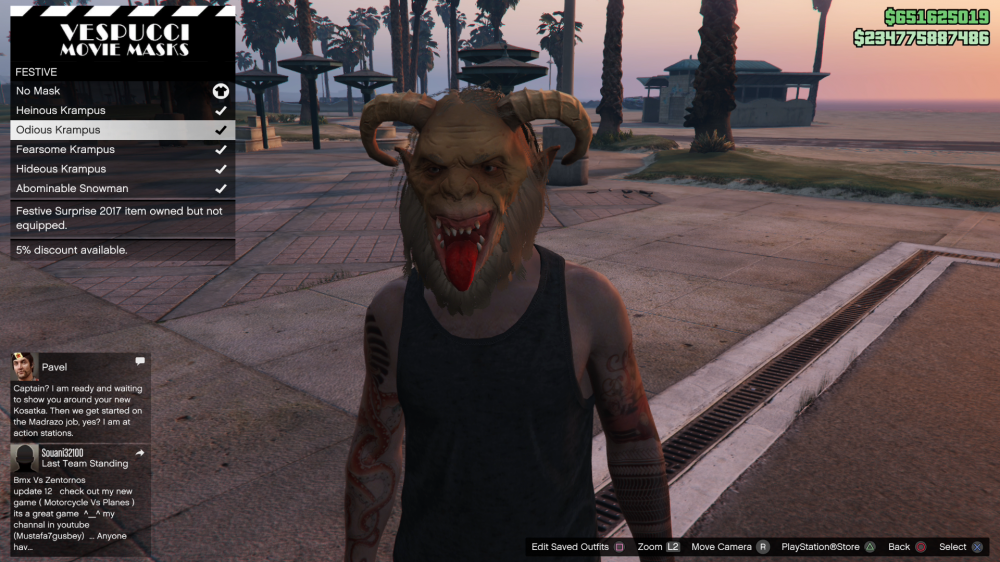1000x562 pixels.
Task: Open Pavel's message notification
Action: [80, 396]
